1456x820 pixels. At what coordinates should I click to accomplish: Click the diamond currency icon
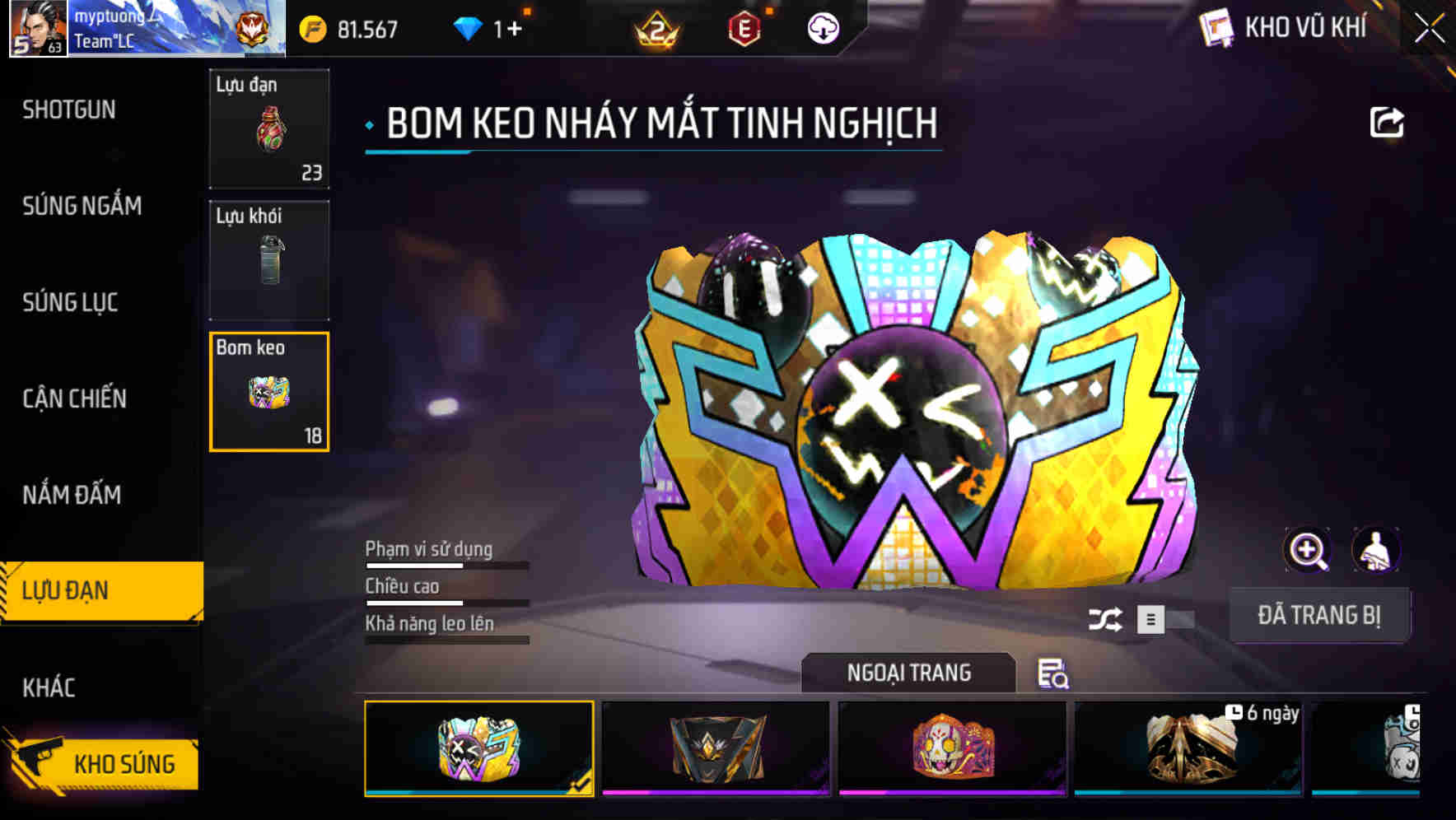point(468,27)
